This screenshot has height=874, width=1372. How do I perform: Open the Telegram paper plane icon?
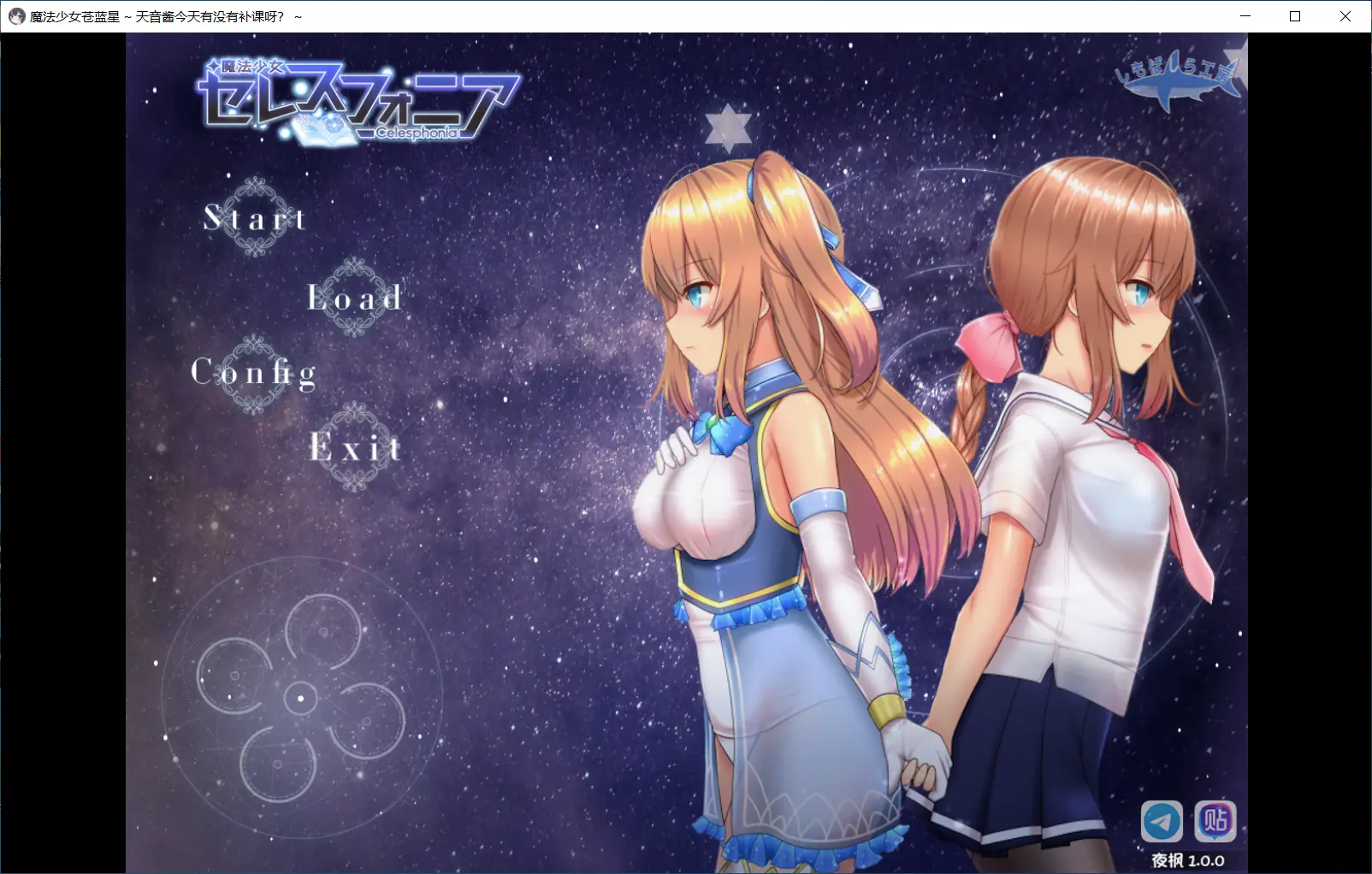[x=1162, y=822]
